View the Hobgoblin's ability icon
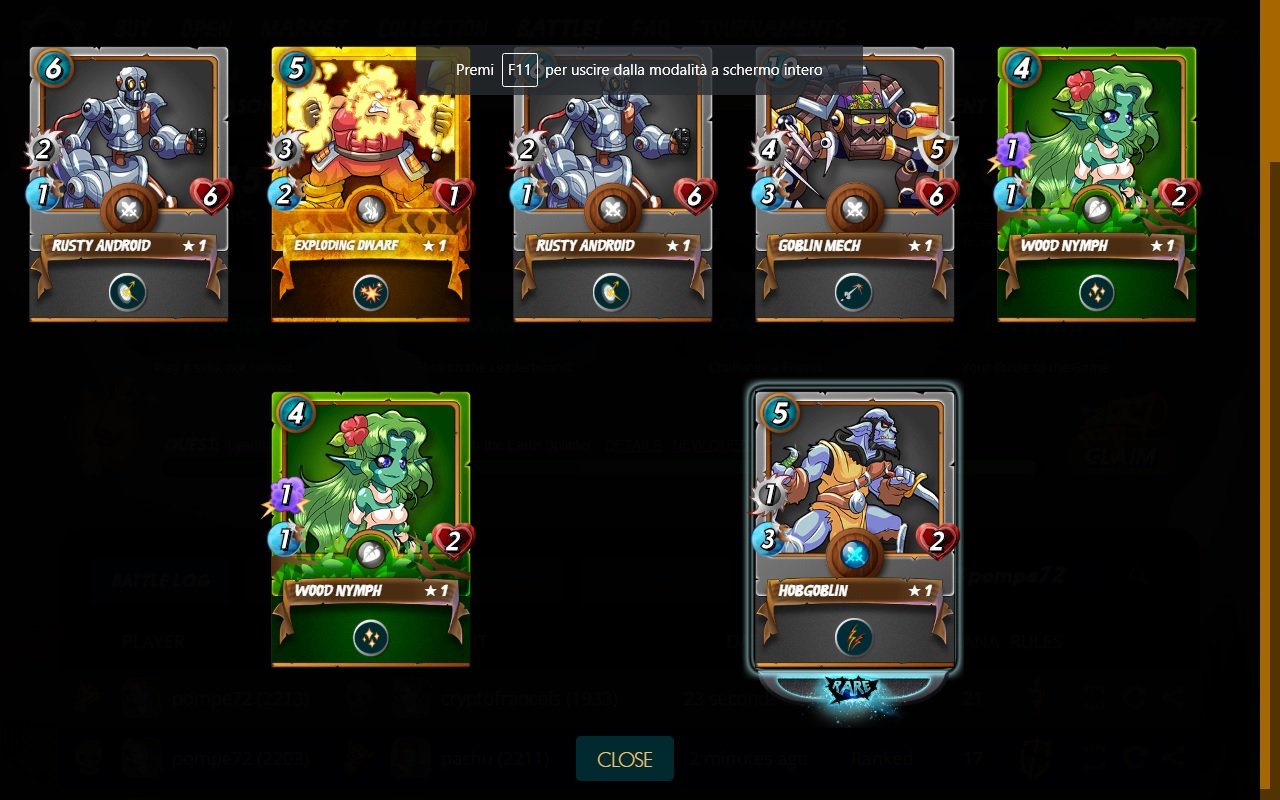 click(853, 638)
